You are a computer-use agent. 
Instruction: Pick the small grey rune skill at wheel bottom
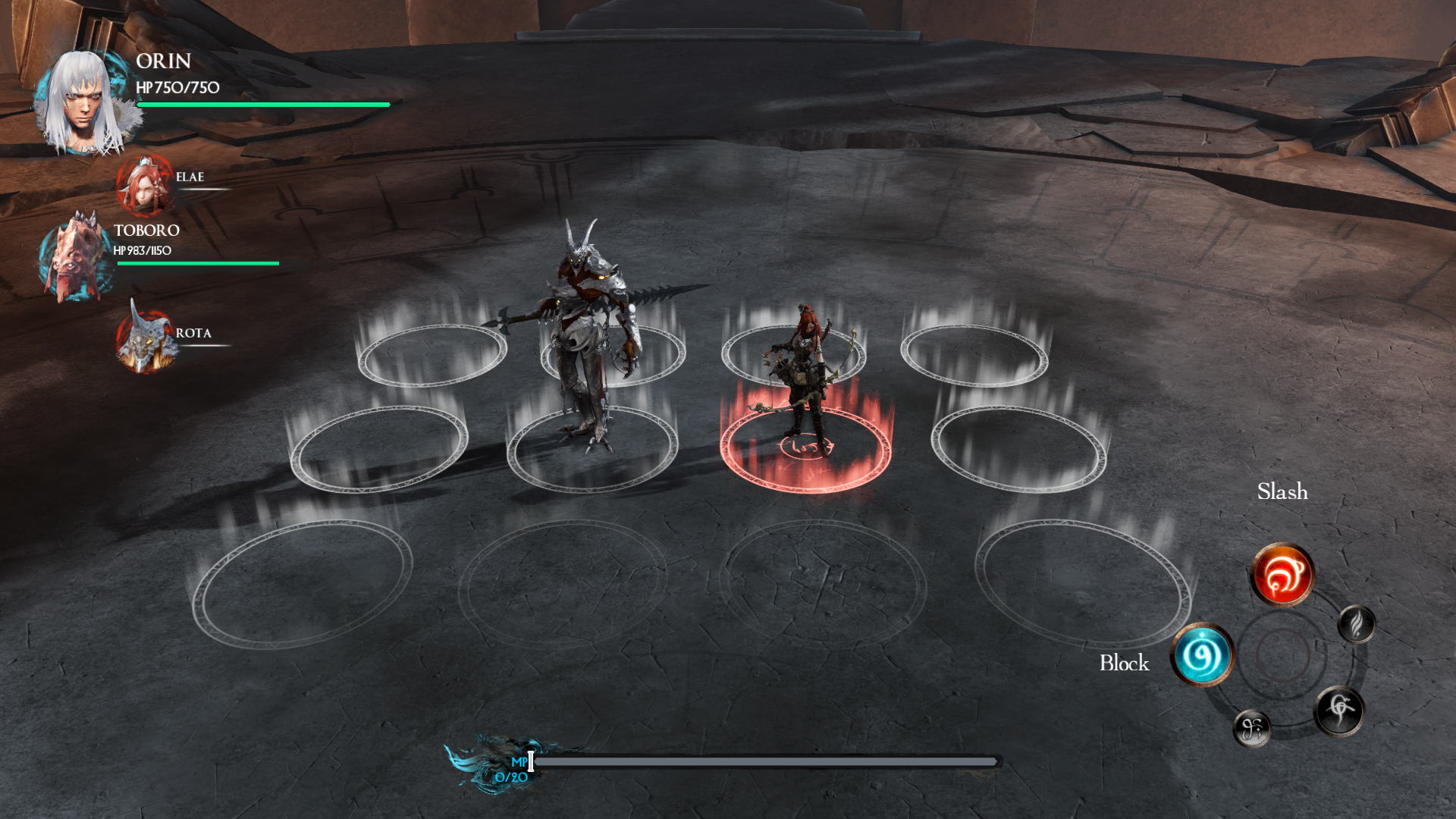click(x=1252, y=729)
